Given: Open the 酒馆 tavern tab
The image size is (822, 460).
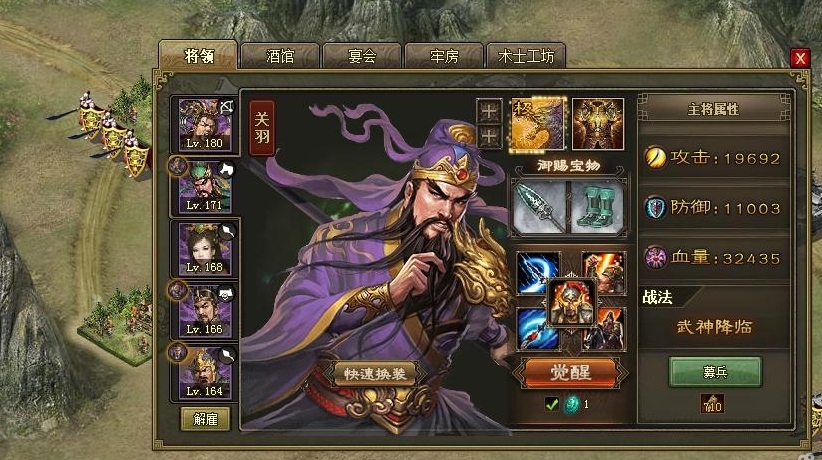Looking at the screenshot, I should coord(279,56).
